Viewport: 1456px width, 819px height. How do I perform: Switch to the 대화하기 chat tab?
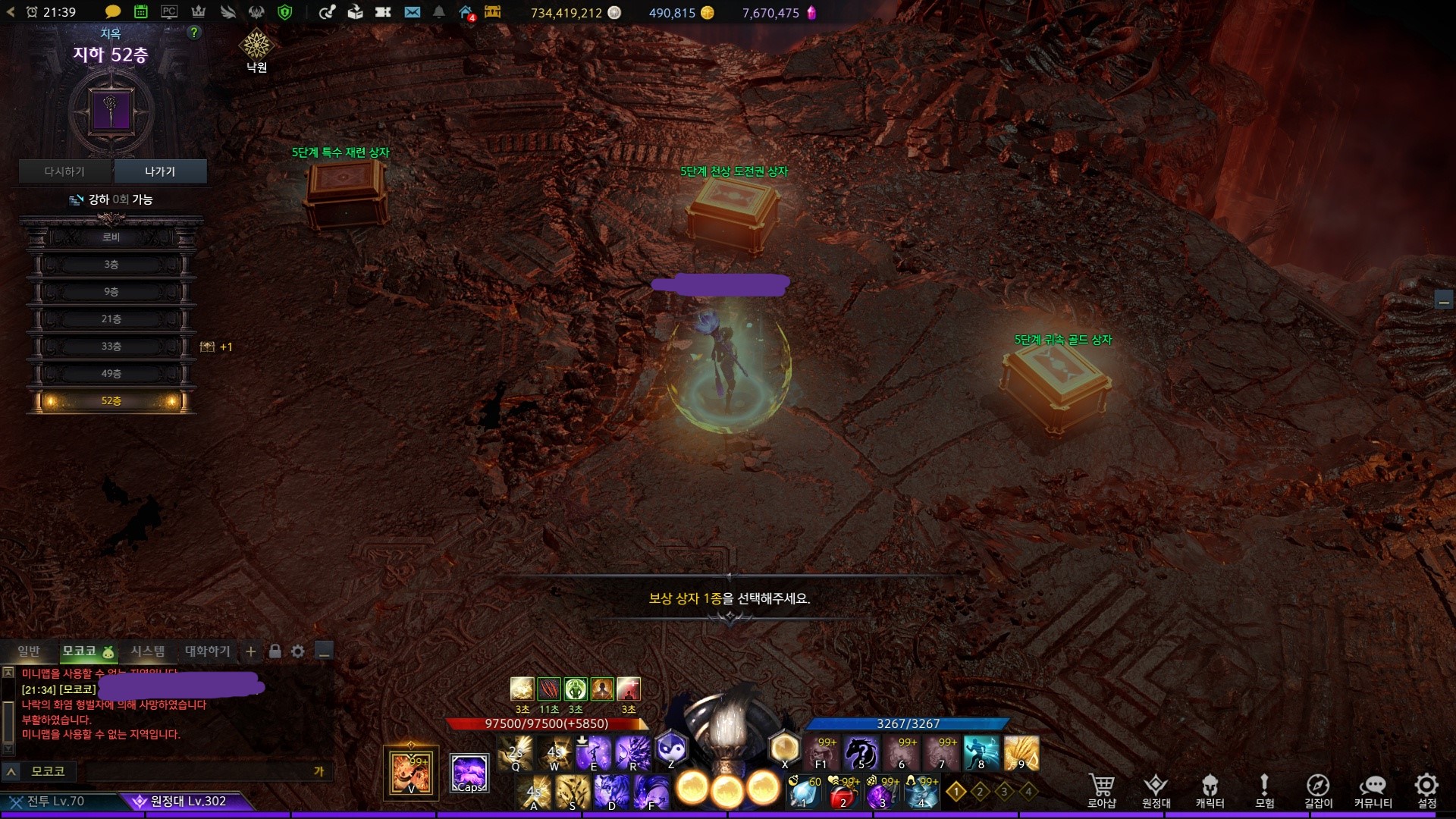click(207, 651)
